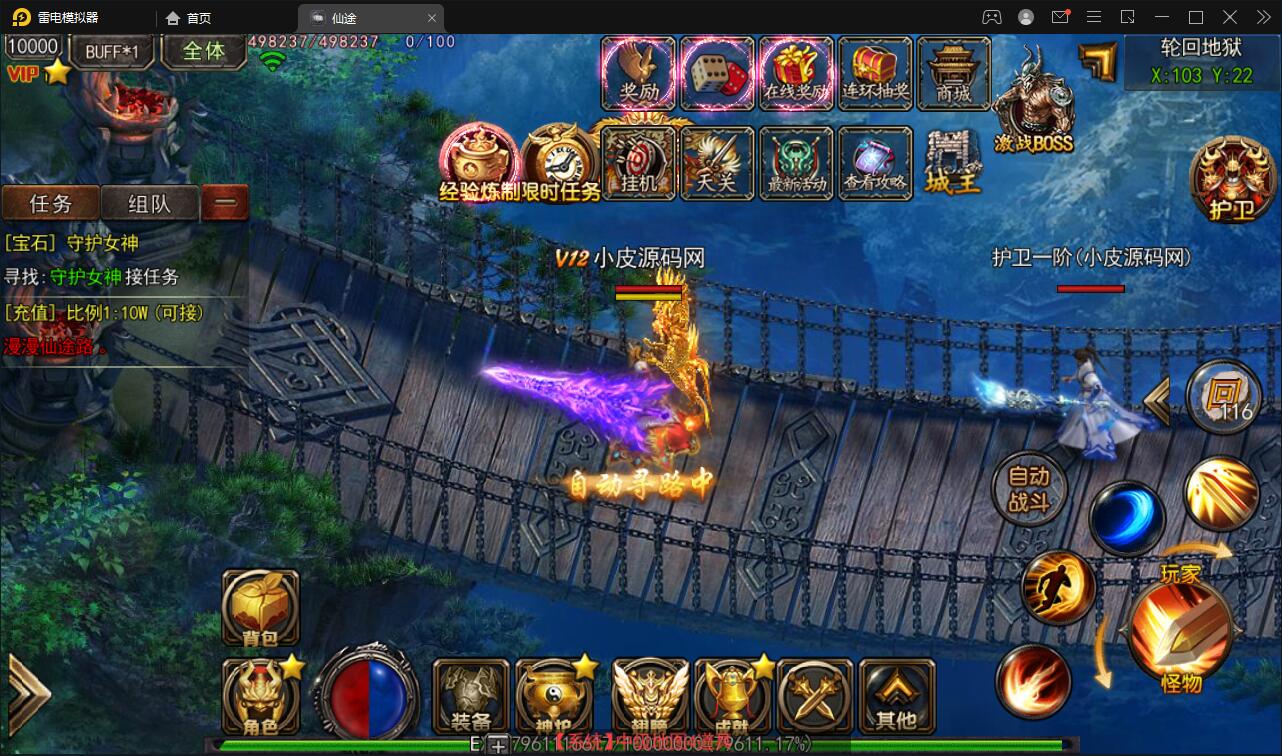The height and width of the screenshot is (756, 1282).
Task: Claim the 在线奖励 online reward gift
Action: click(x=796, y=73)
